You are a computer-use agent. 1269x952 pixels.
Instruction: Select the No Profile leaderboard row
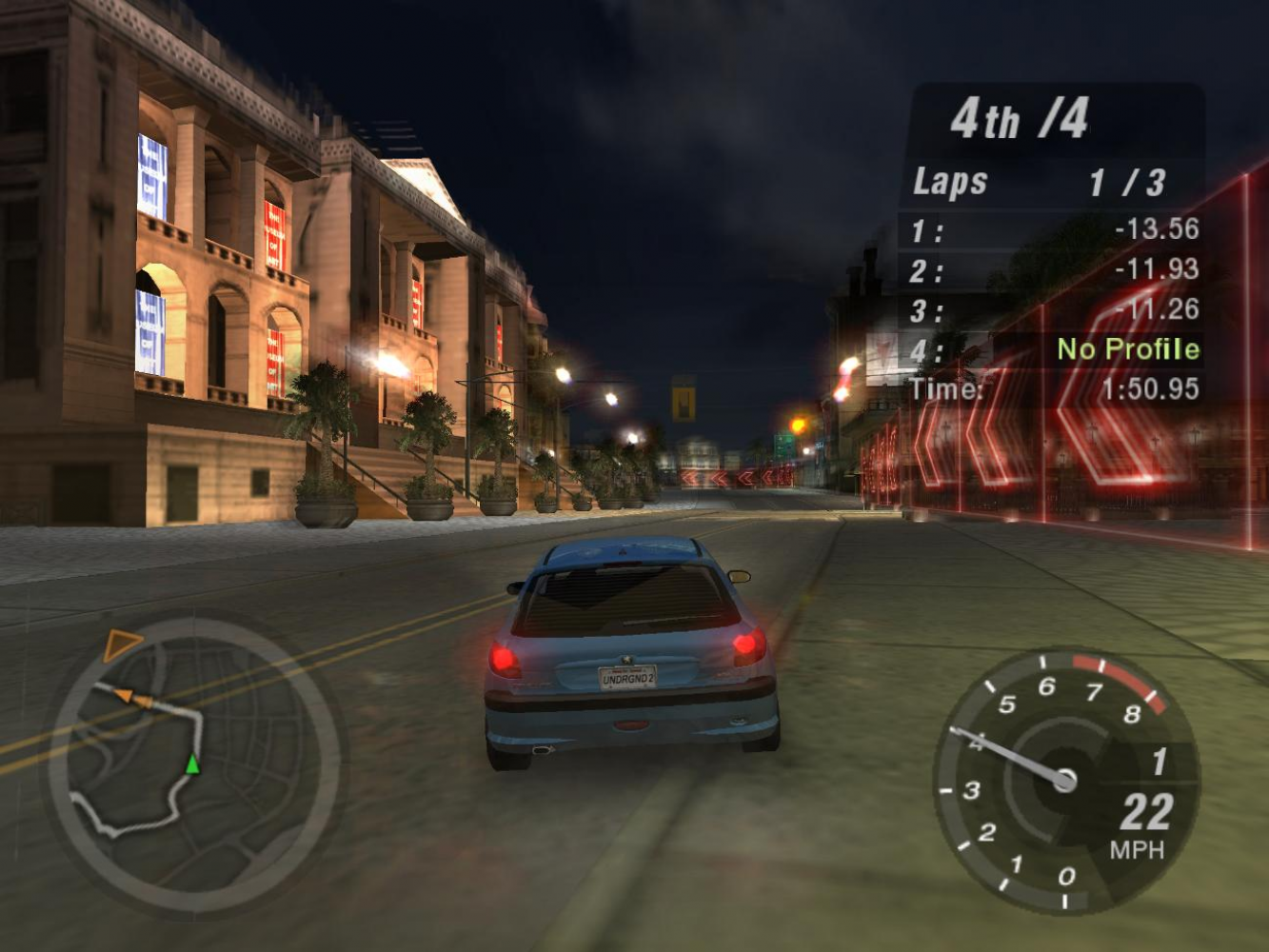[1053, 349]
